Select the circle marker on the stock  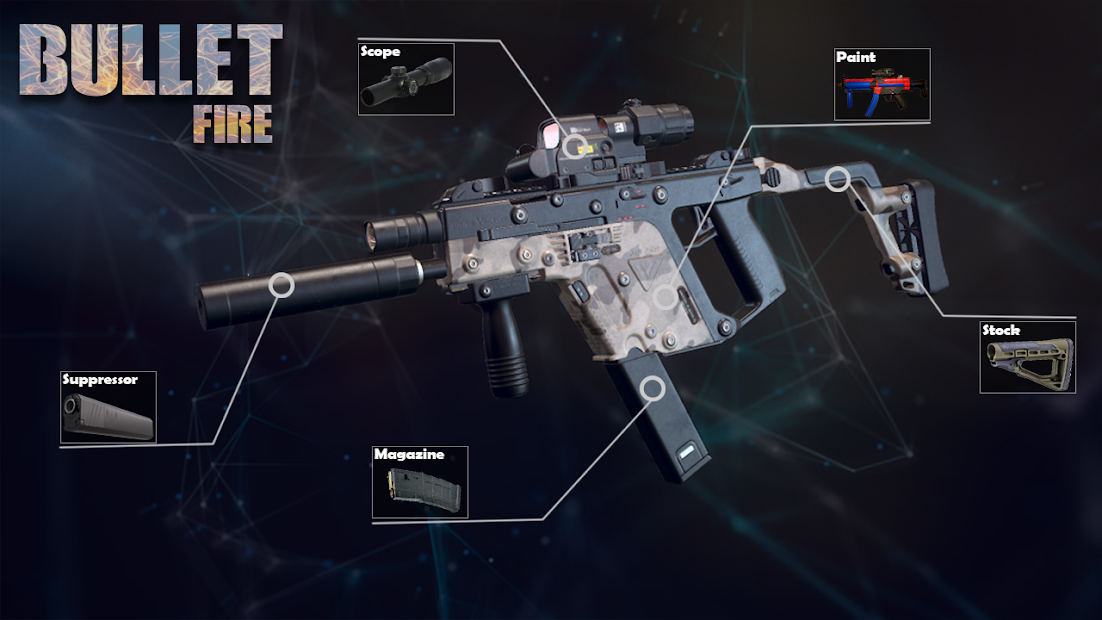coord(838,179)
